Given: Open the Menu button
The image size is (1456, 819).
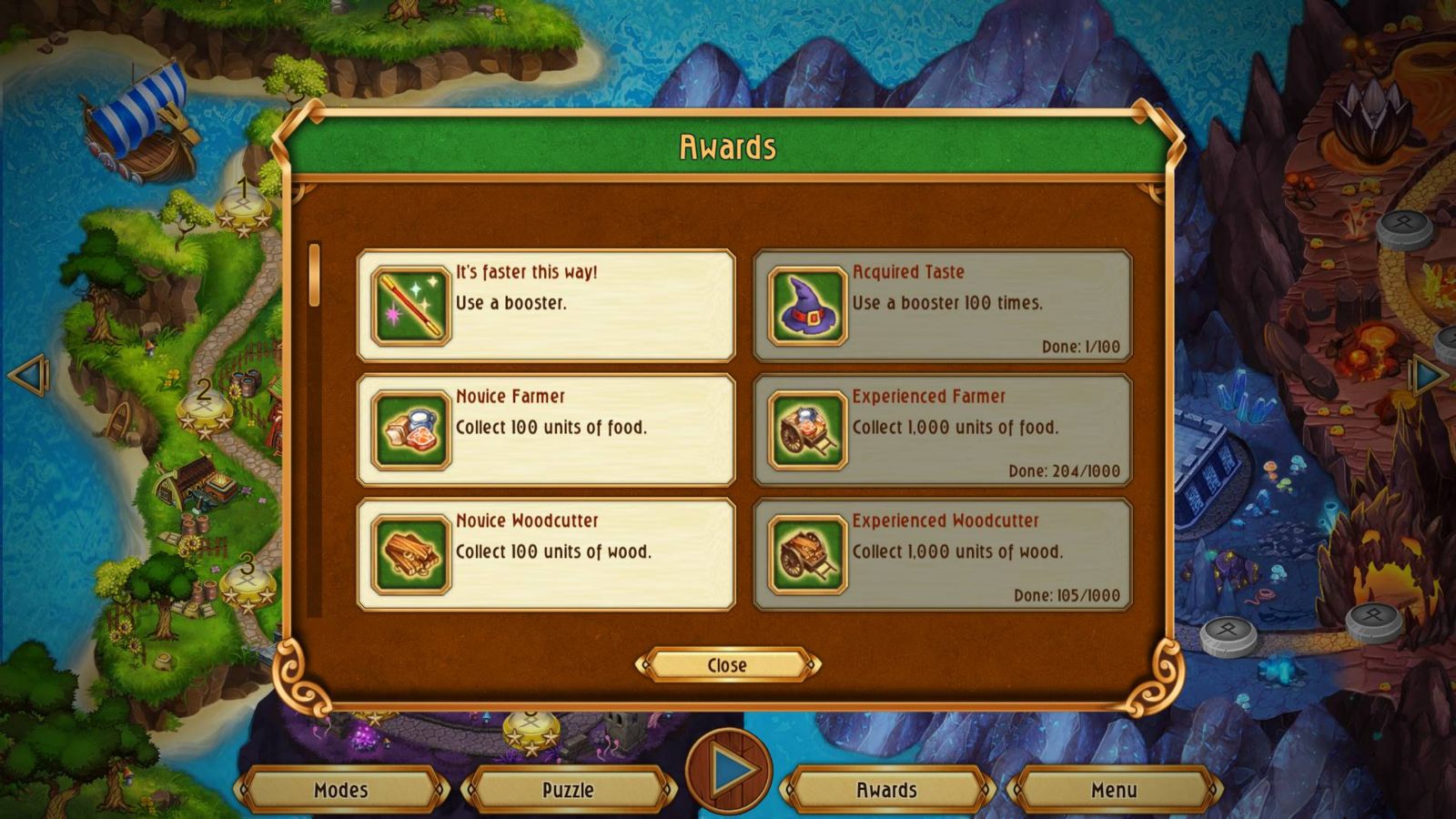Looking at the screenshot, I should click(x=1114, y=790).
